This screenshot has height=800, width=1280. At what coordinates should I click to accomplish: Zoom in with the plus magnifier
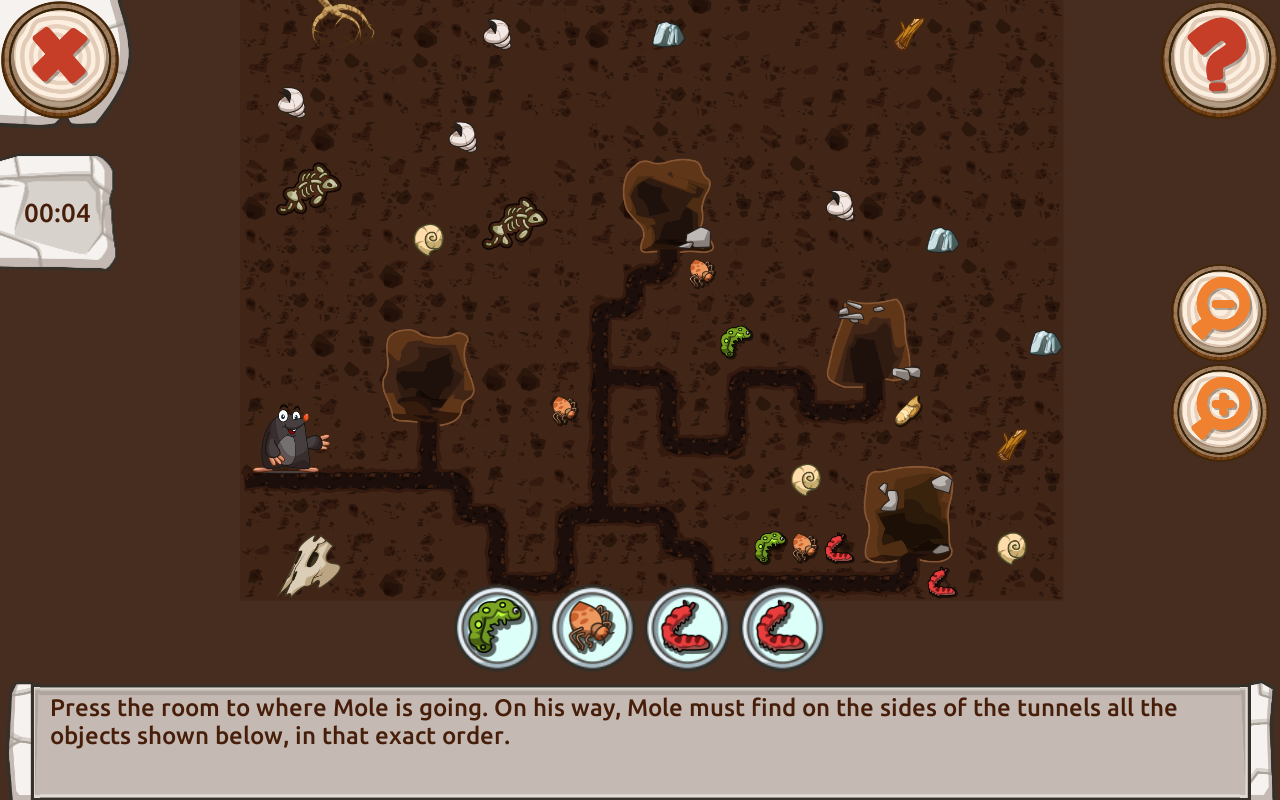(x=1219, y=412)
